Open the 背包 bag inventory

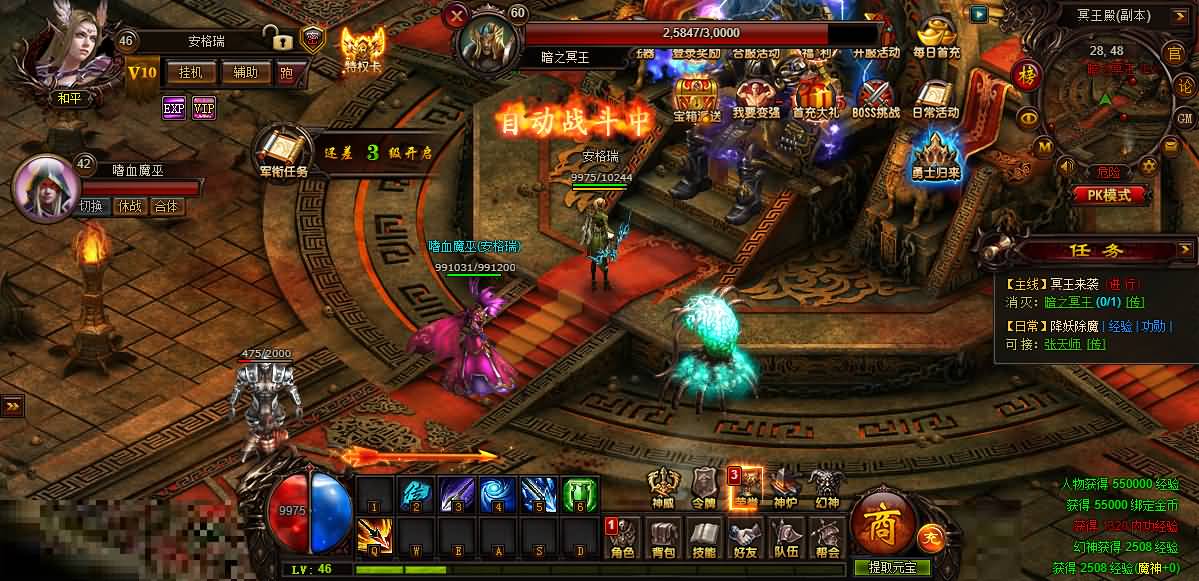[x=664, y=537]
